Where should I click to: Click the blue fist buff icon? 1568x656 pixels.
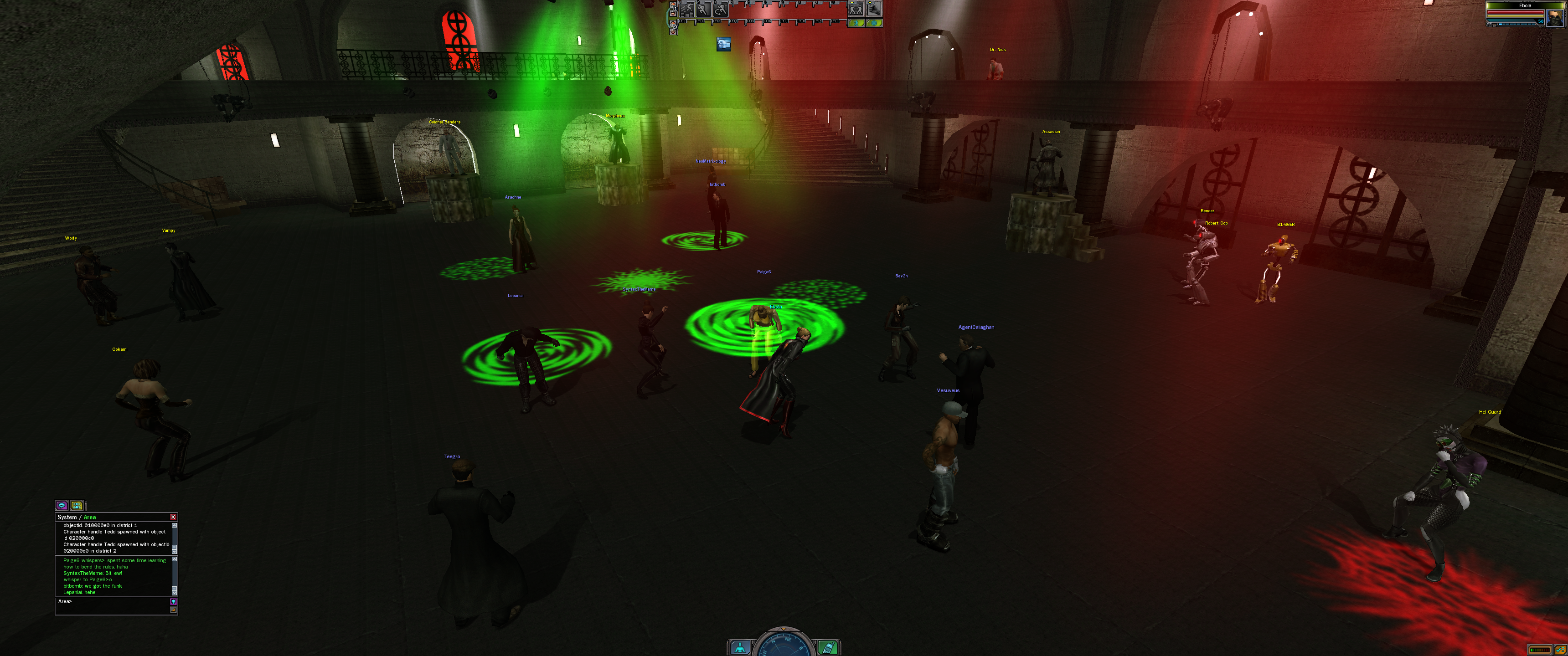click(724, 44)
